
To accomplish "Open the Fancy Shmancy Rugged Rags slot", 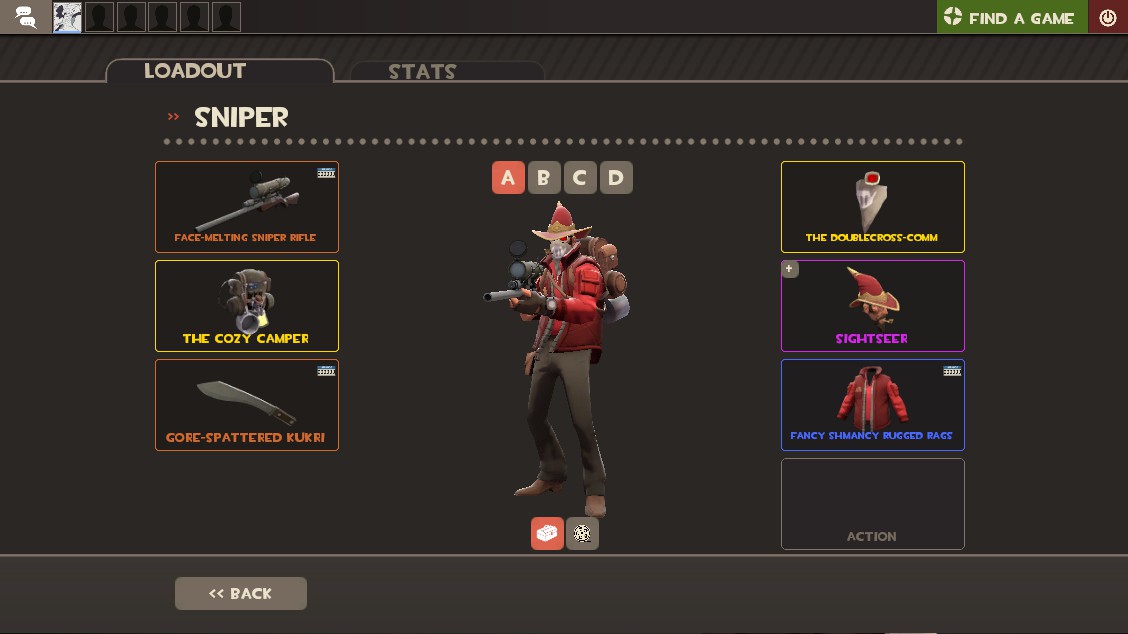I will coord(872,405).
